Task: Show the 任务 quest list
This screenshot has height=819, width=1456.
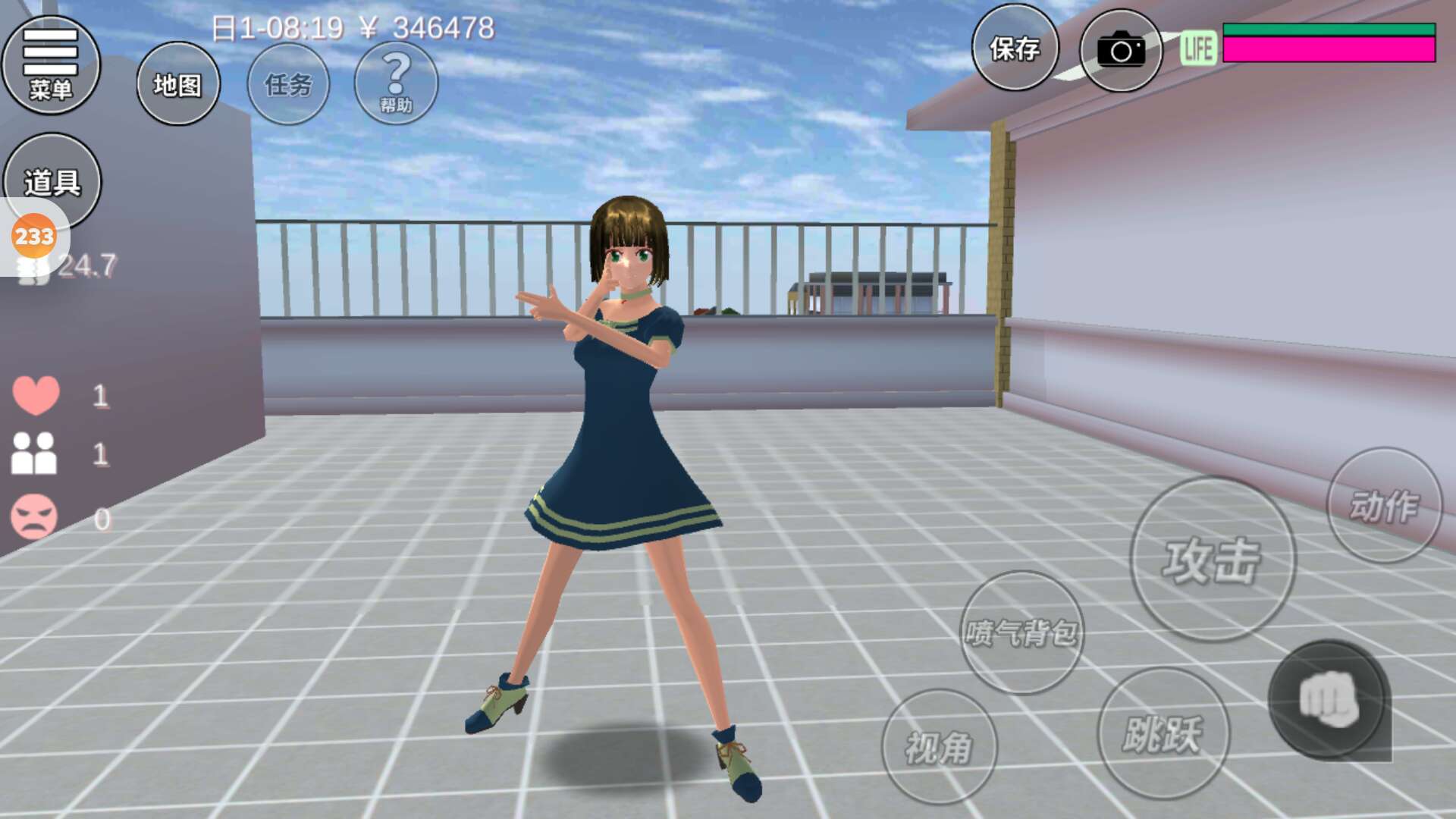Action: (288, 84)
